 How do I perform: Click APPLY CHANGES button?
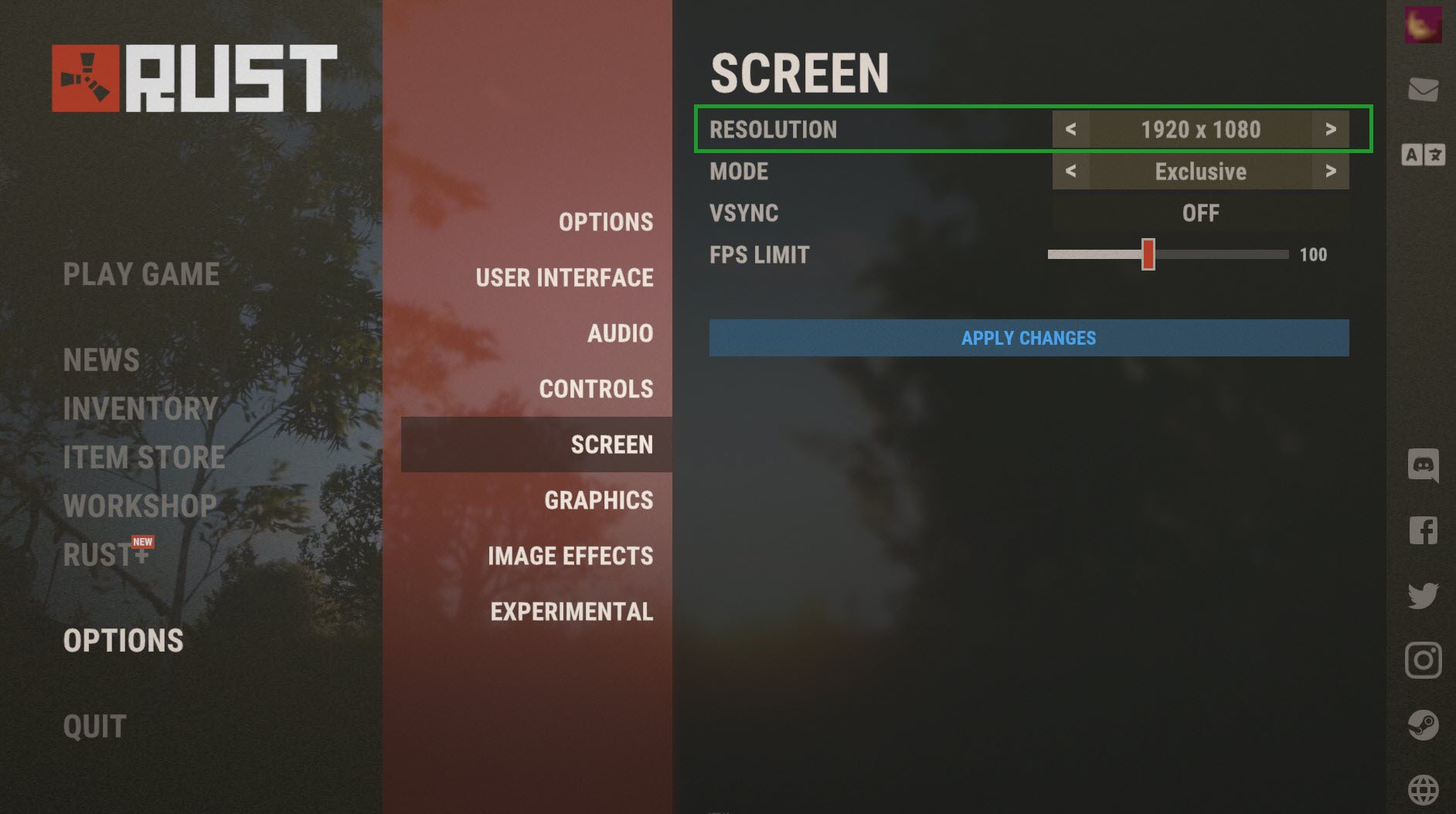coord(1028,338)
